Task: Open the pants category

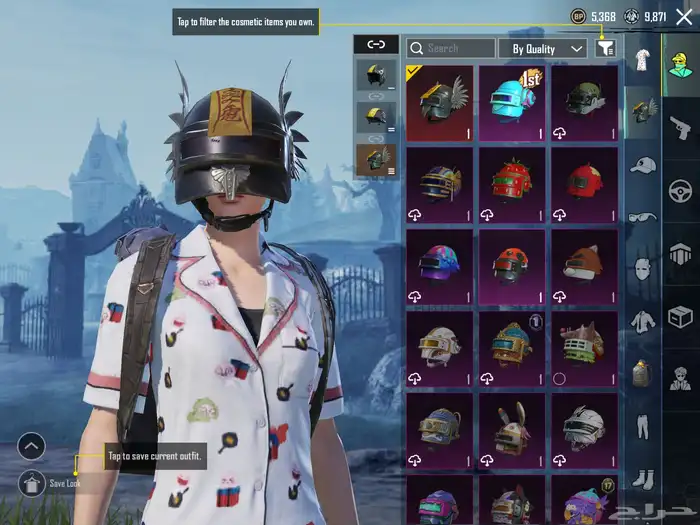Action: (642, 426)
